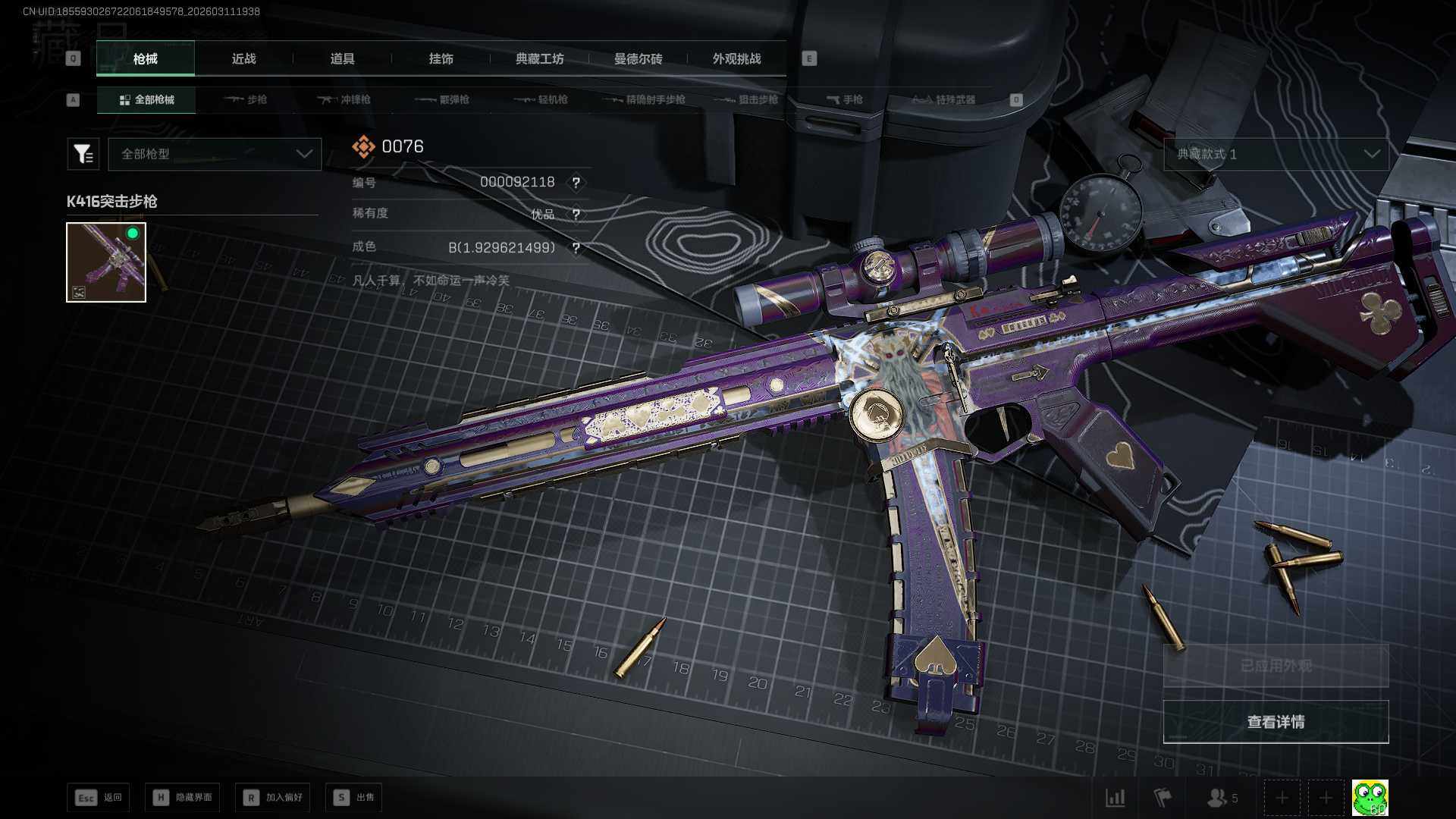Open the friends list icon
Viewport: 1456px width, 819px height.
click(x=1221, y=798)
